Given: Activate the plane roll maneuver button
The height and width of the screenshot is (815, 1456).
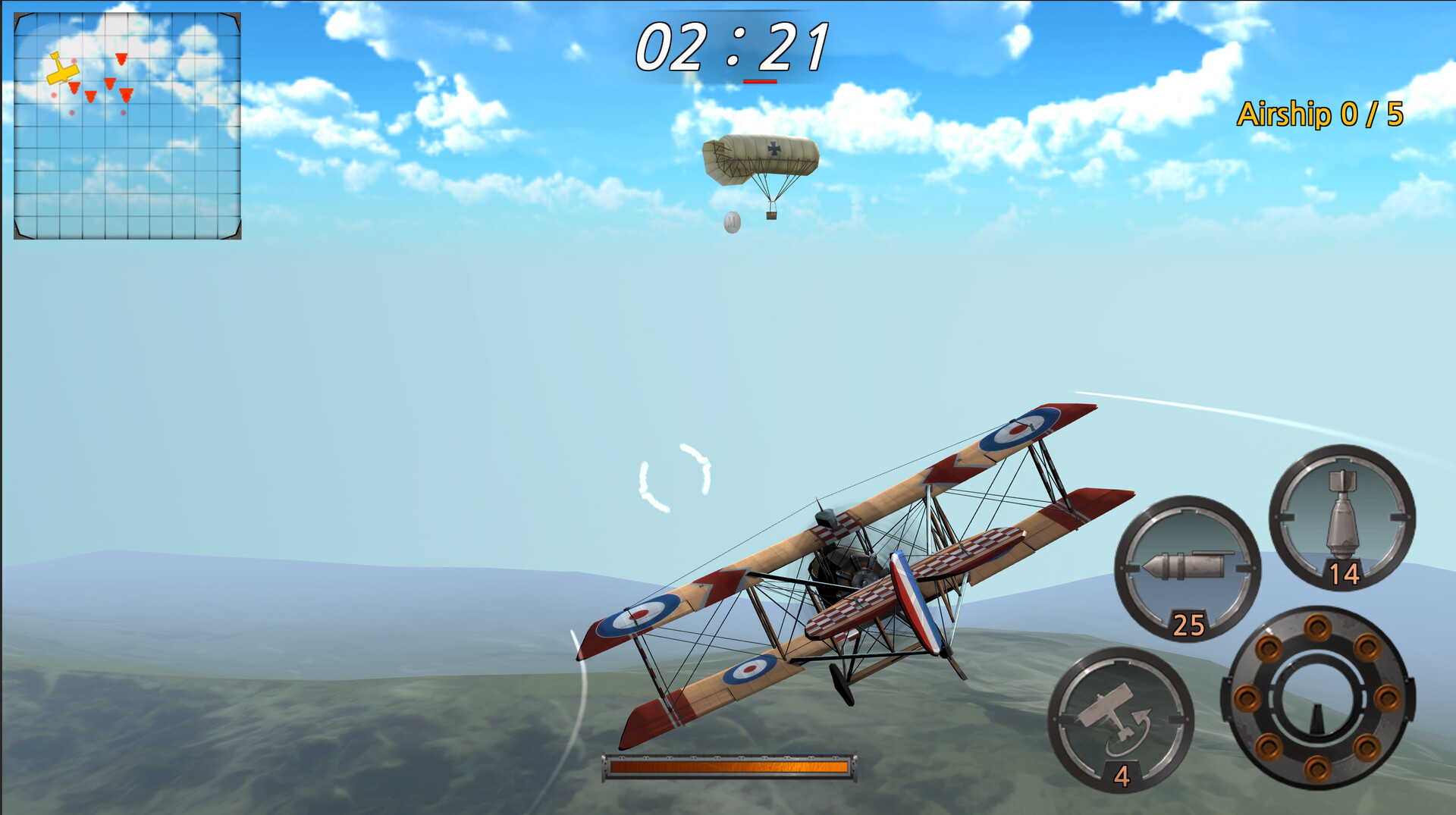Looking at the screenshot, I should (x=1120, y=719).
